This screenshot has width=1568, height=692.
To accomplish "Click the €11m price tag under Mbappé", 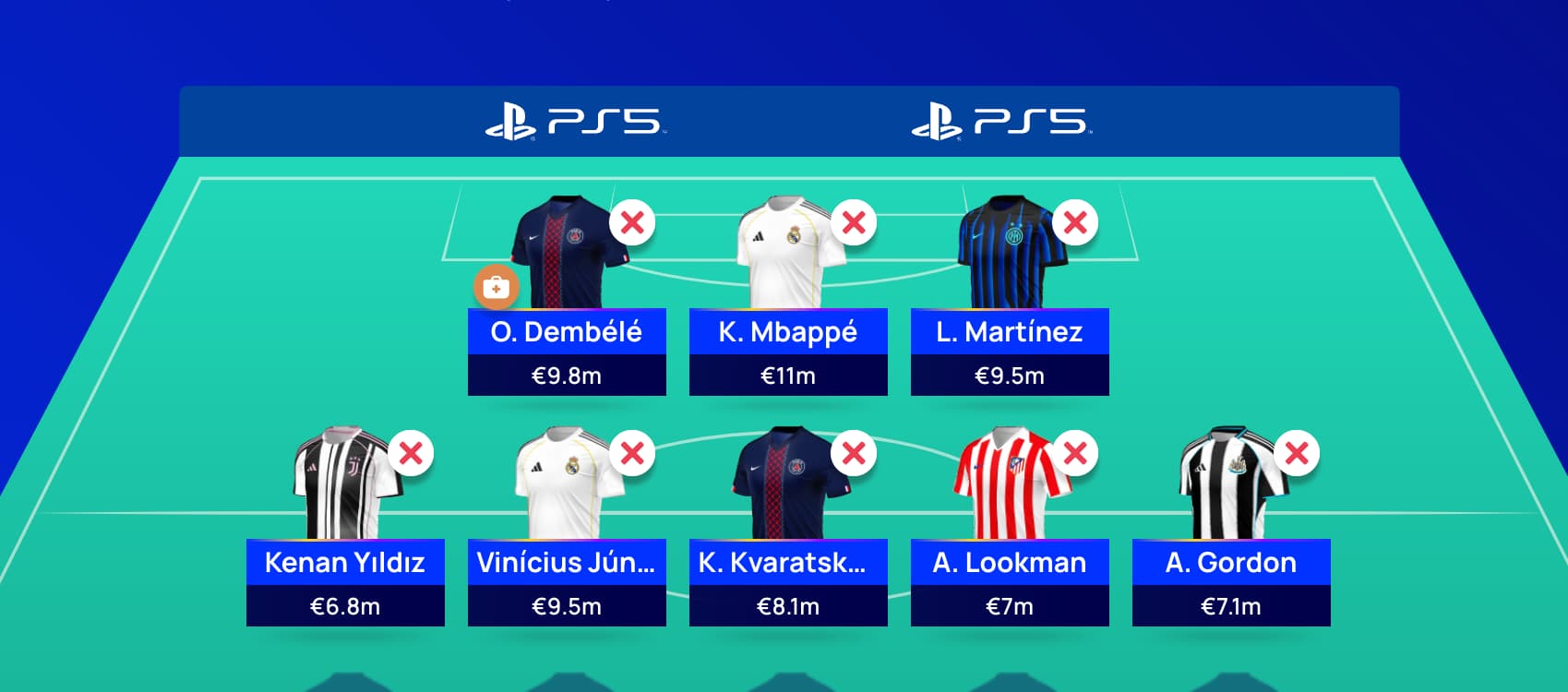I will point(787,376).
